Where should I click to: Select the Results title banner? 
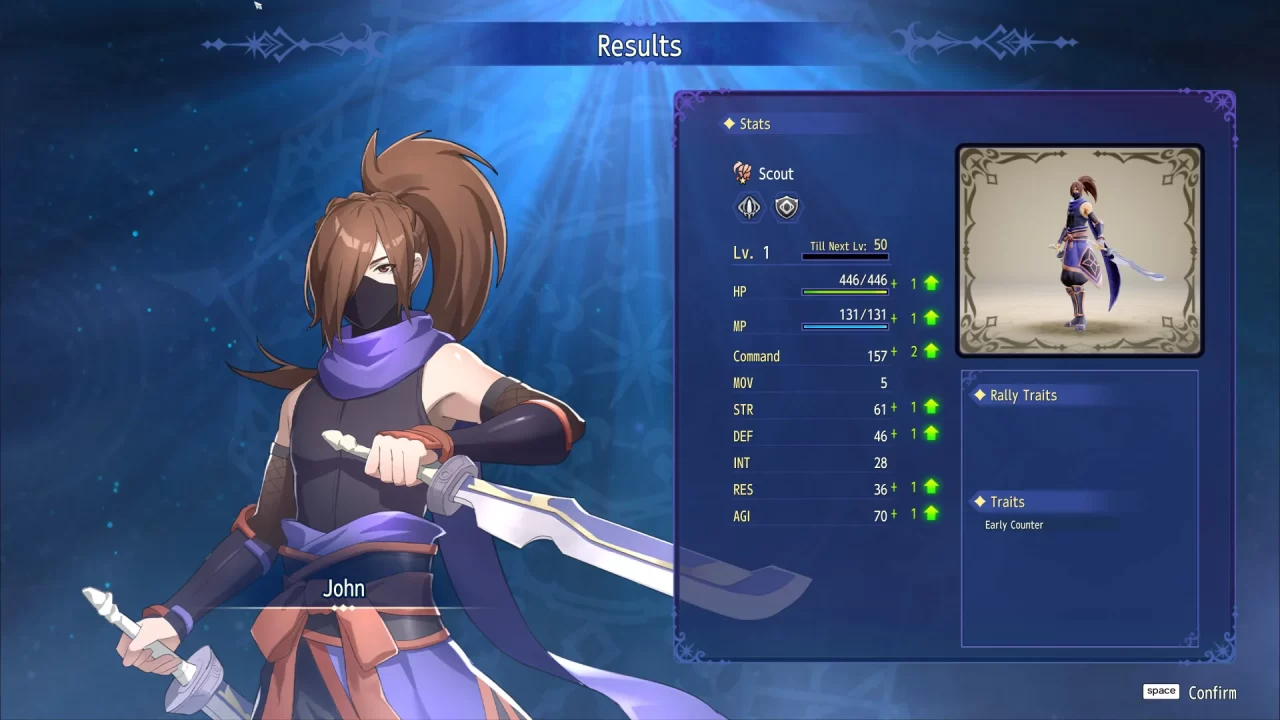638,45
